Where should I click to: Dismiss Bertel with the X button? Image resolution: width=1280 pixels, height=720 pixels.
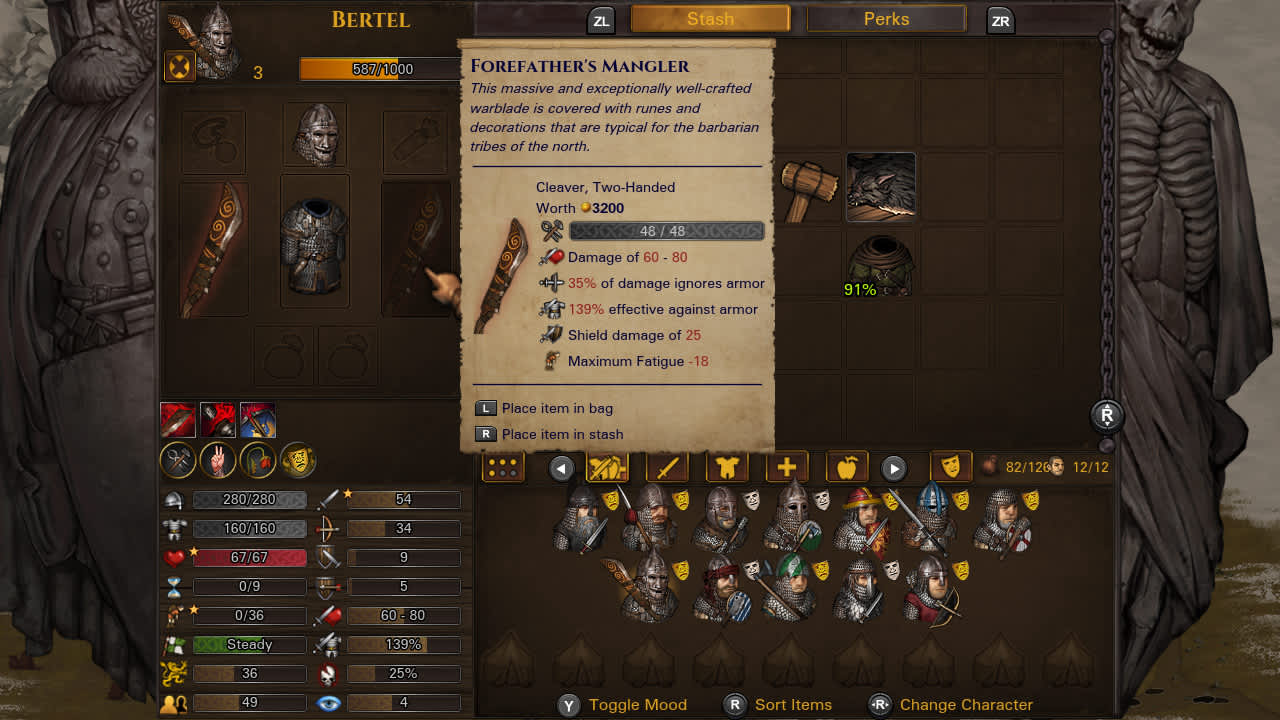[178, 67]
